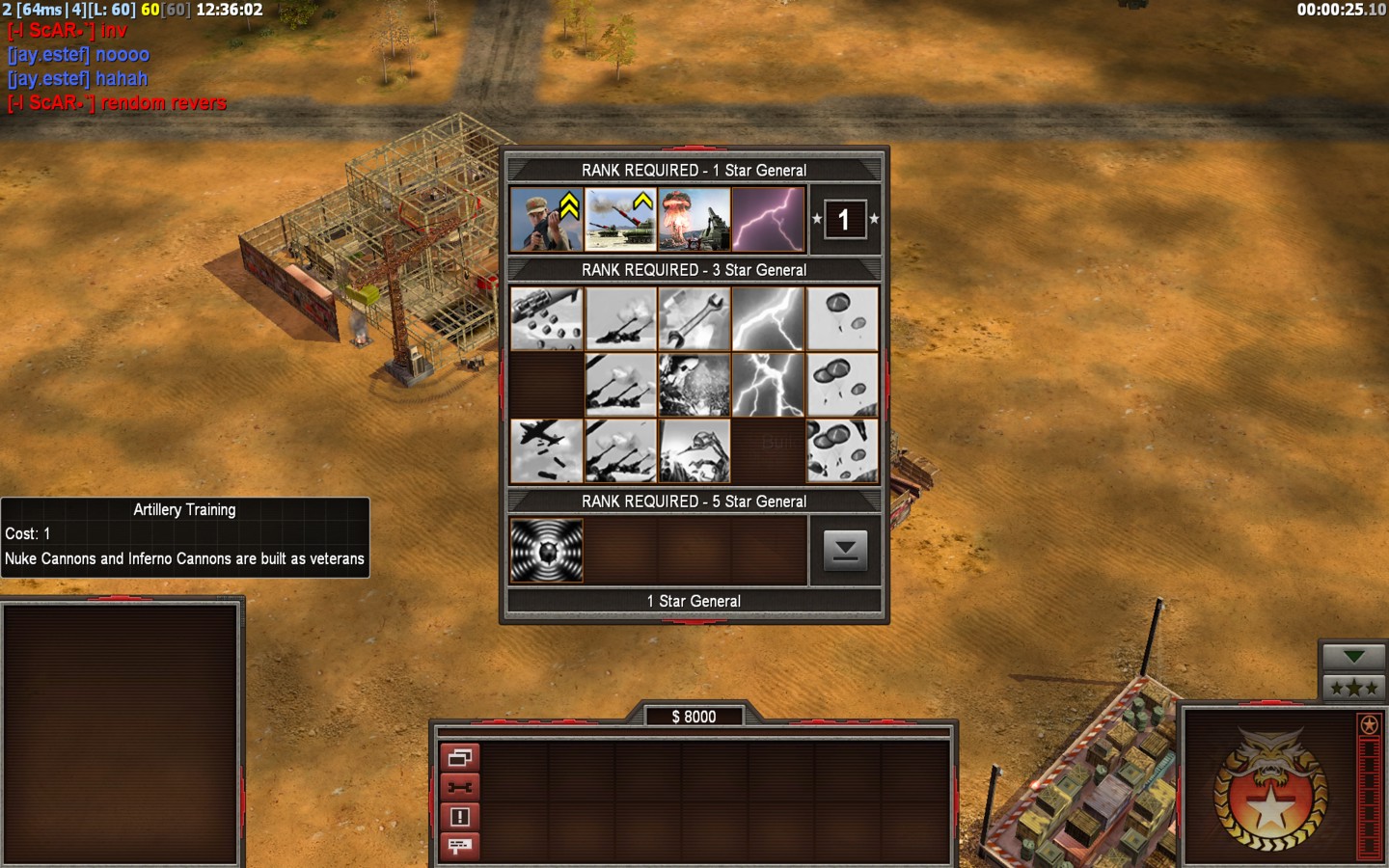This screenshot has height=868, width=1389.
Task: Click the overlapping windows button in command bar
Action: click(459, 758)
